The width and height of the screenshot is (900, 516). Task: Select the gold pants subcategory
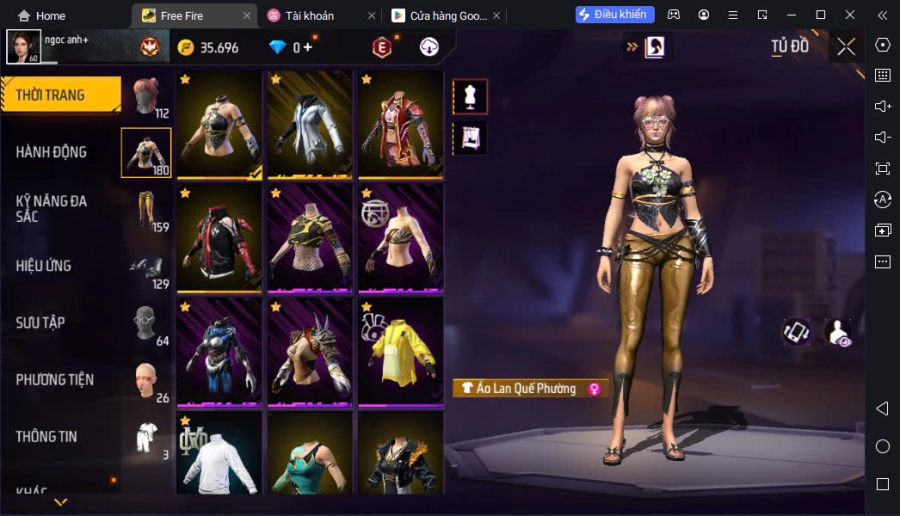point(146,211)
